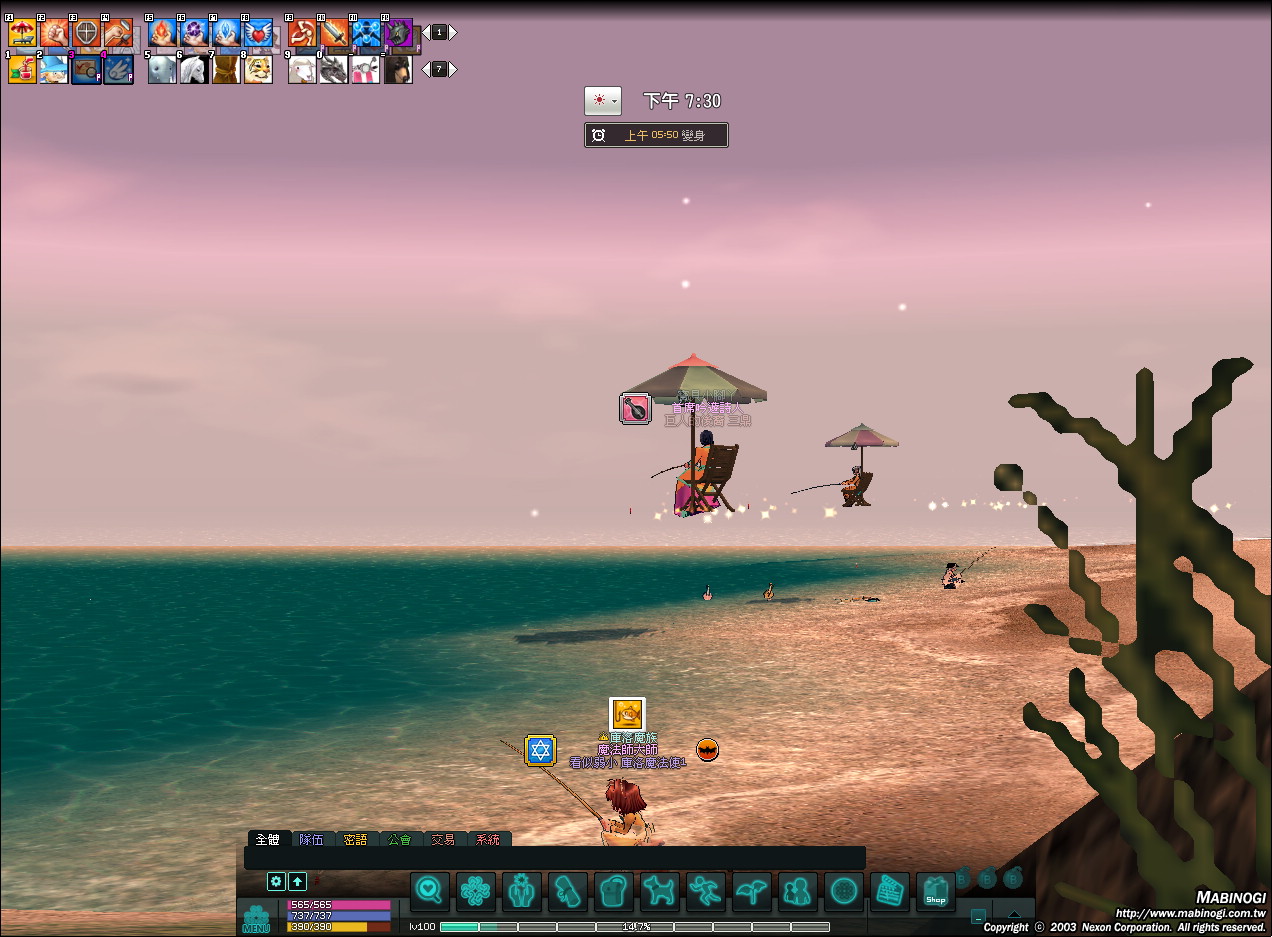Click the chat settings gear button
This screenshot has width=1272, height=937.
tap(277, 881)
